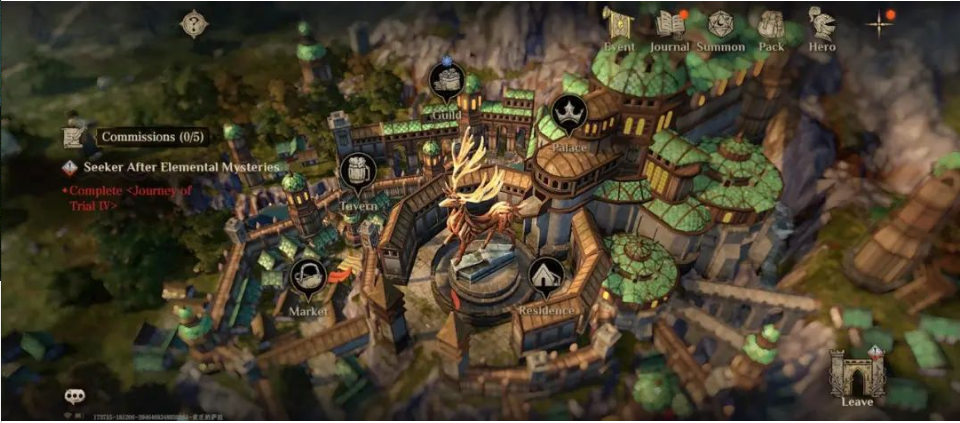
Task: Open the Commissions (0/5) list
Action: [x=151, y=136]
